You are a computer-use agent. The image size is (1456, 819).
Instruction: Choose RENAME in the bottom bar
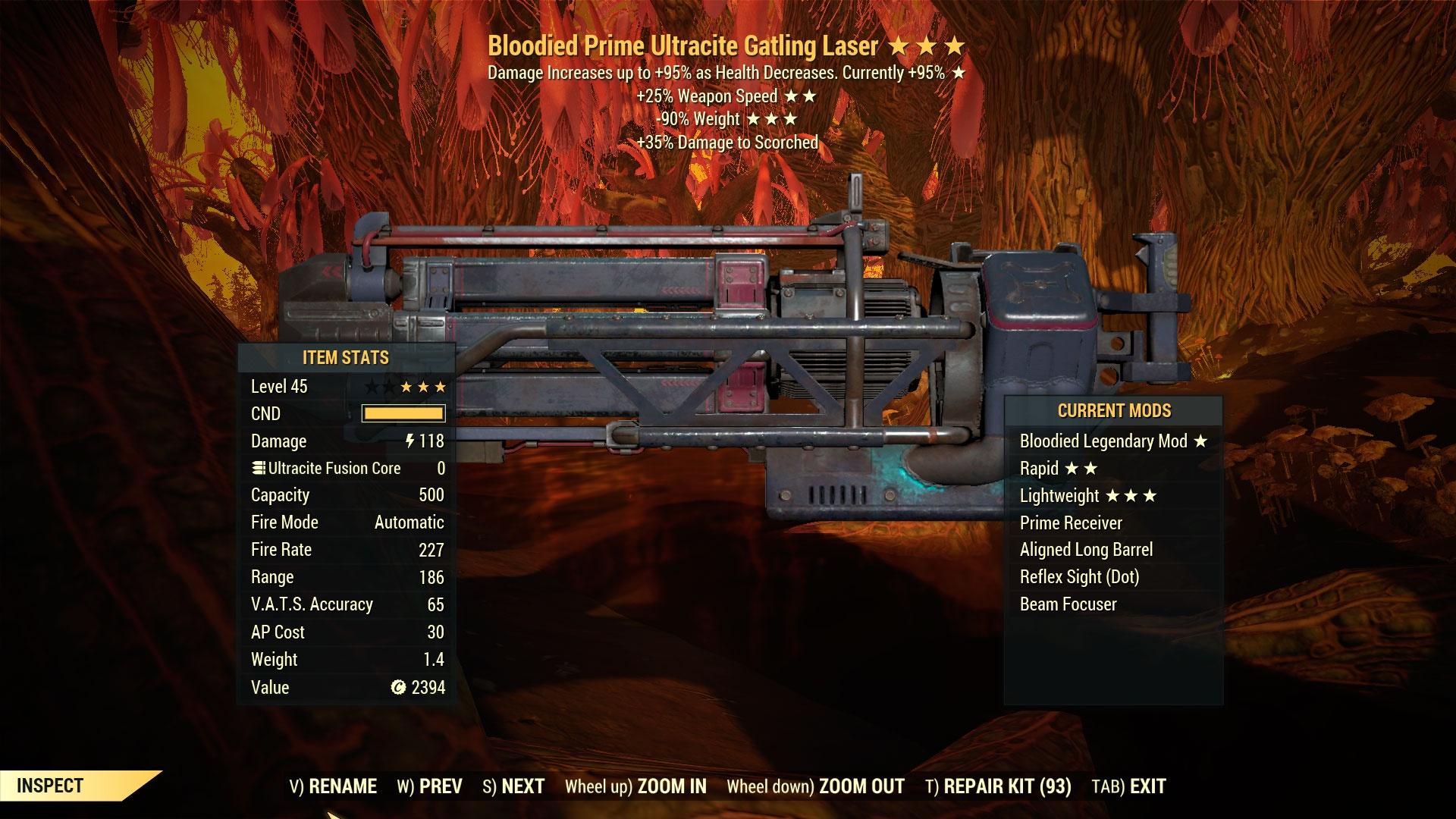(x=334, y=786)
